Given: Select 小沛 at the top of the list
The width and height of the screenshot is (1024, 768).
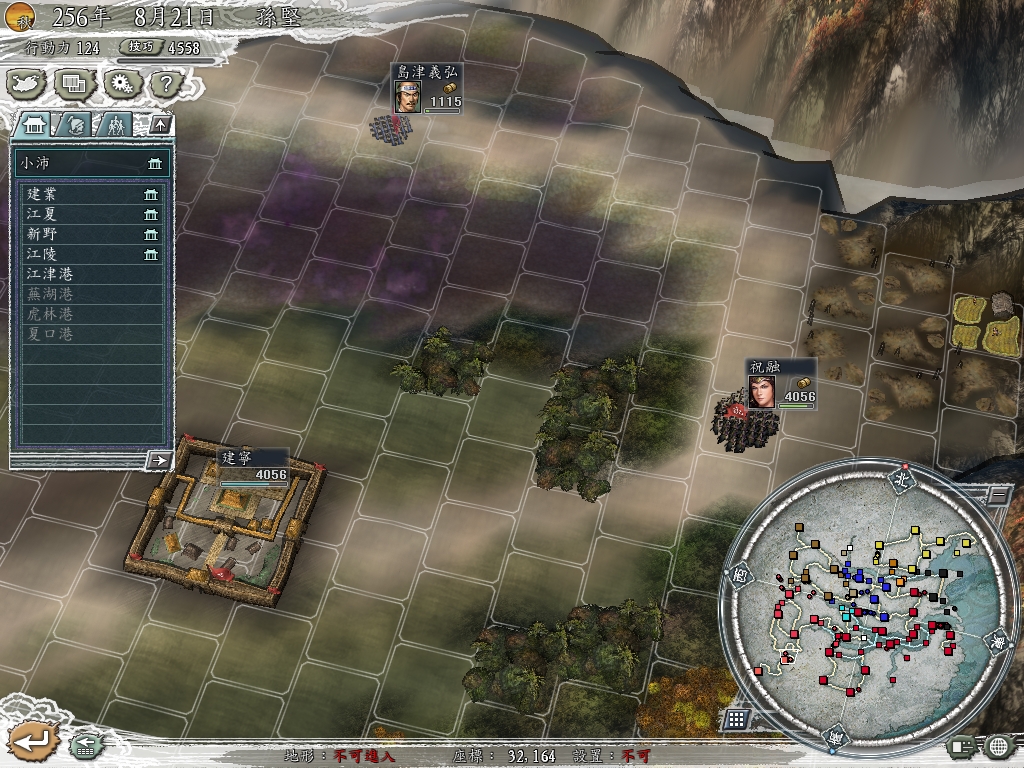Looking at the screenshot, I should pyautogui.click(x=91, y=163).
